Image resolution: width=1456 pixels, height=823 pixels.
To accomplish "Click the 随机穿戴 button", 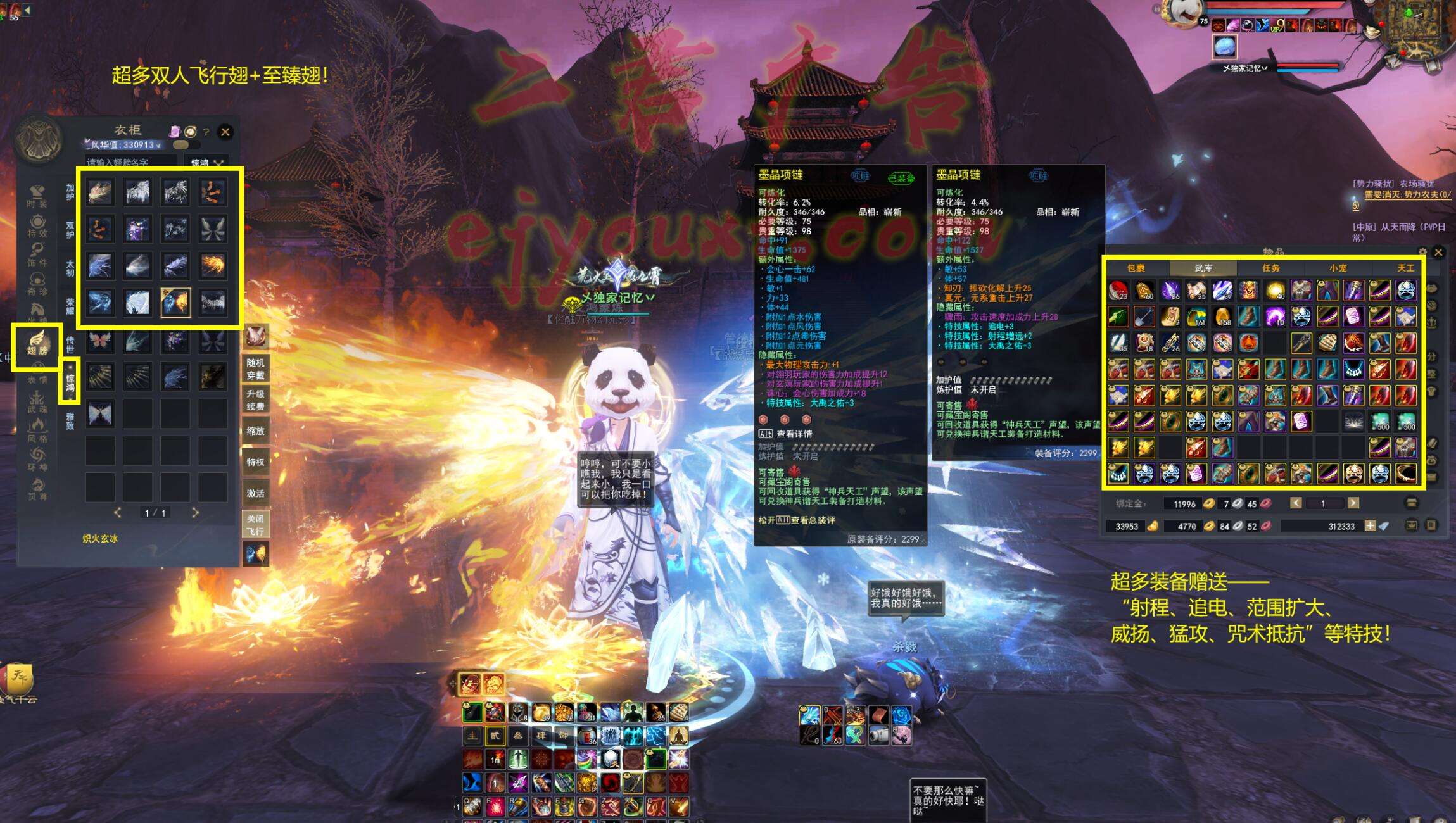I will [255, 368].
